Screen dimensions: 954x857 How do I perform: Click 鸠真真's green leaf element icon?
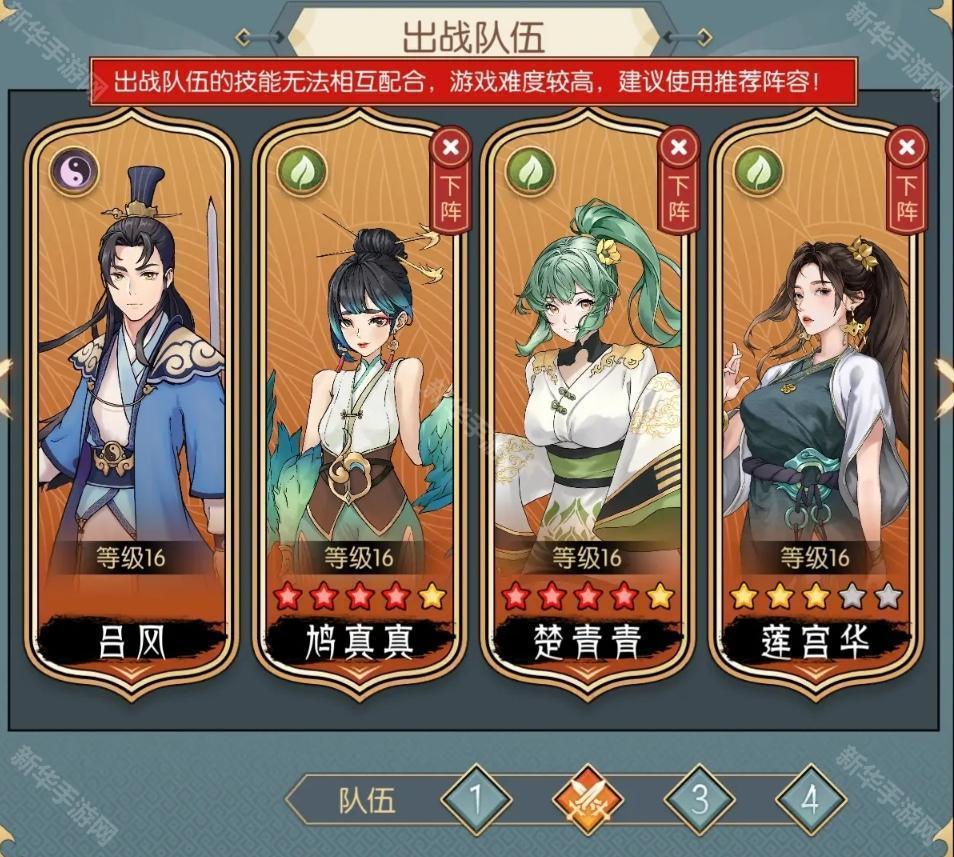(301, 172)
